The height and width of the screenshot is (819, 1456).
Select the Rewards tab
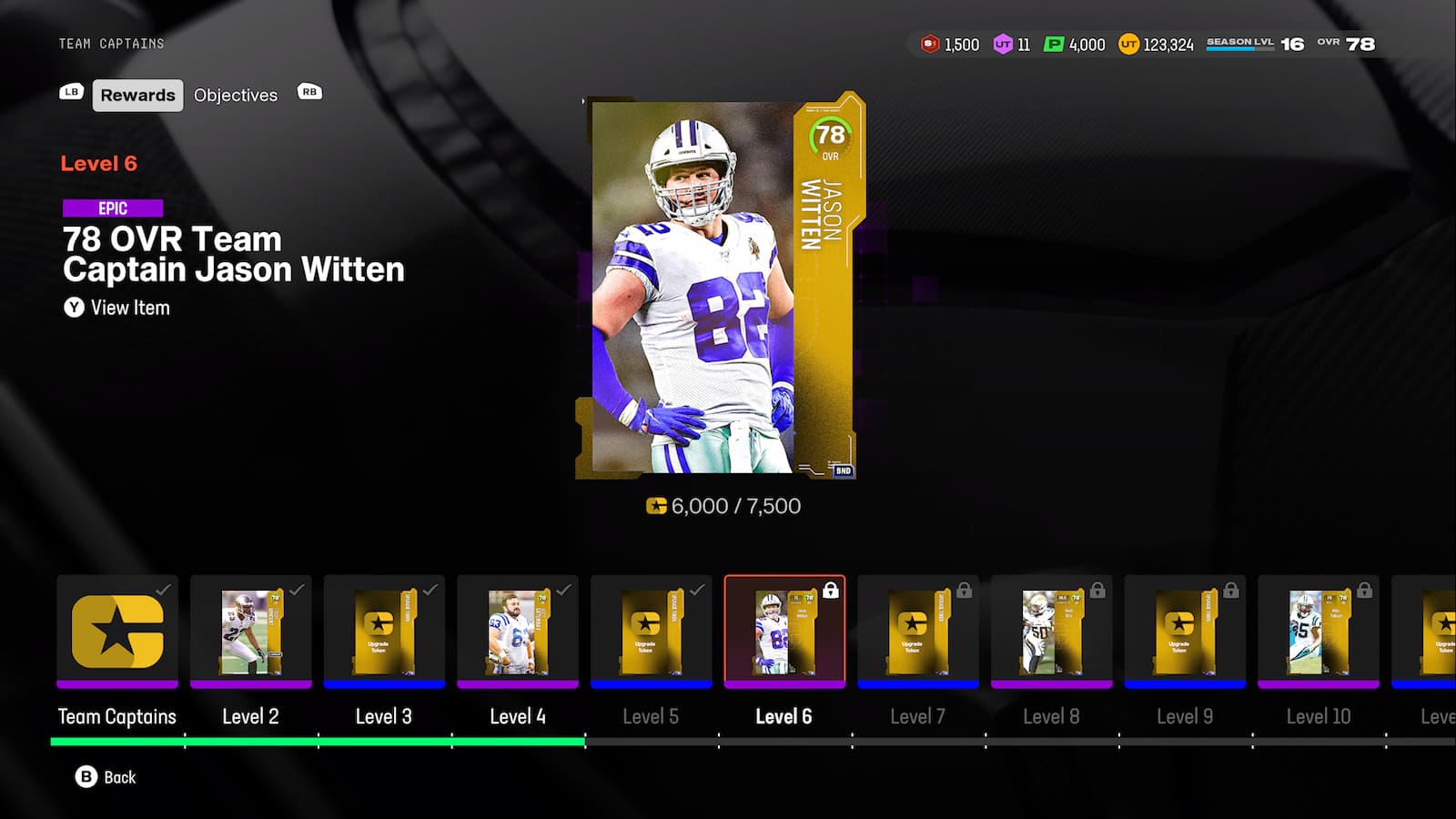point(136,95)
